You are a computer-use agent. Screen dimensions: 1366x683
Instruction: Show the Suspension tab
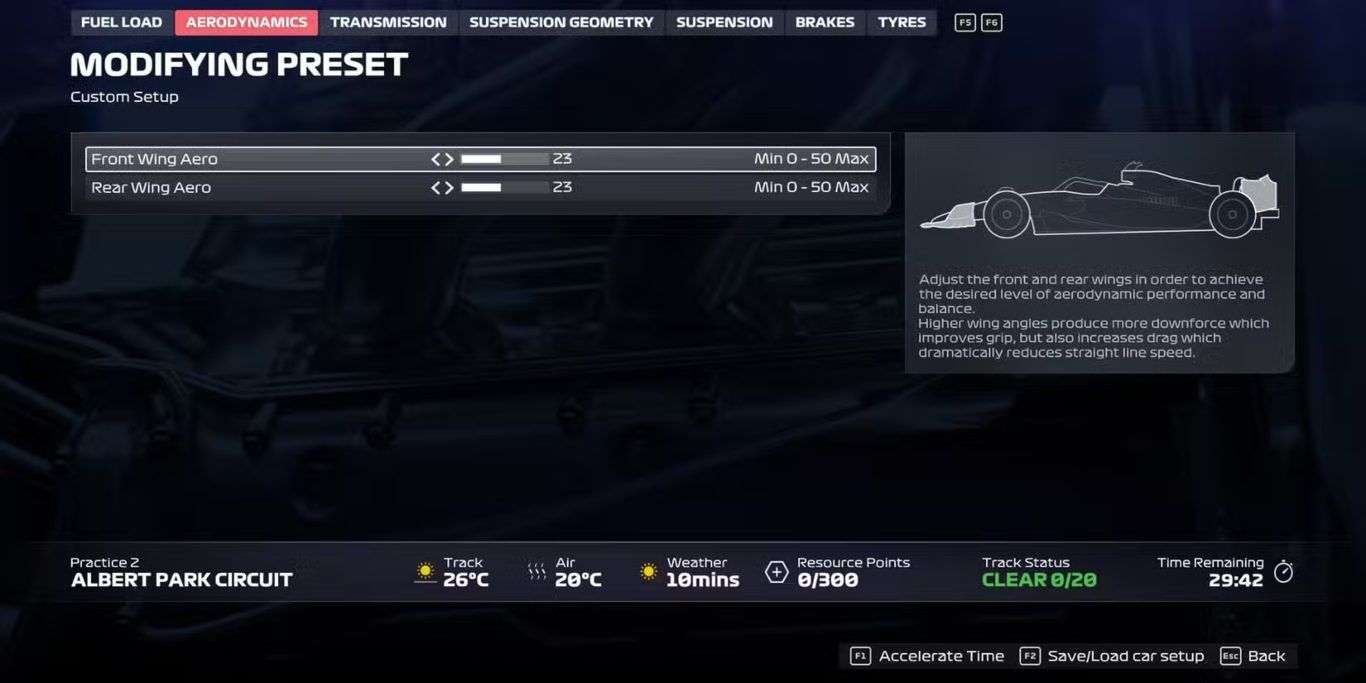tap(724, 22)
